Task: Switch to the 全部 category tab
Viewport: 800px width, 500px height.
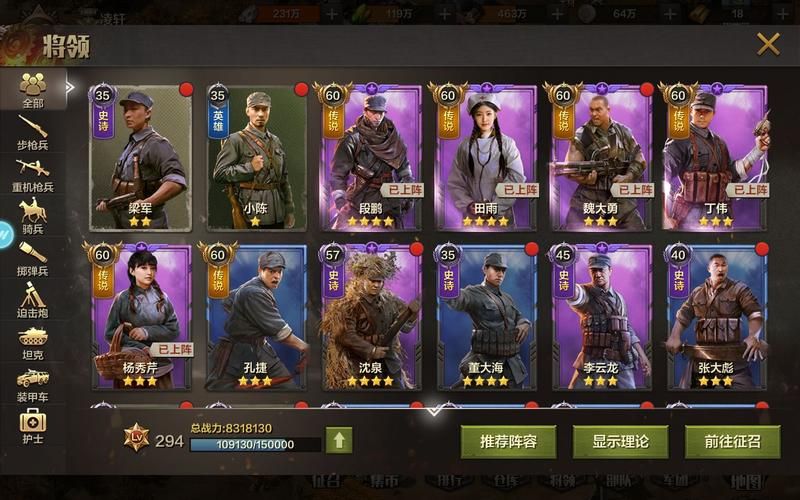Action: point(33,89)
